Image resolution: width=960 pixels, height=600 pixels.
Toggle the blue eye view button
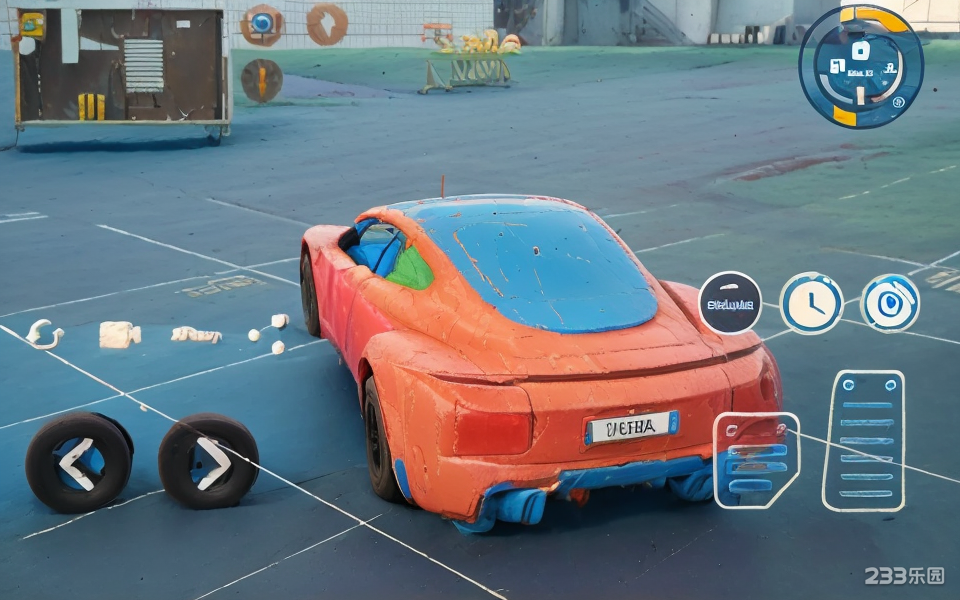click(x=890, y=302)
